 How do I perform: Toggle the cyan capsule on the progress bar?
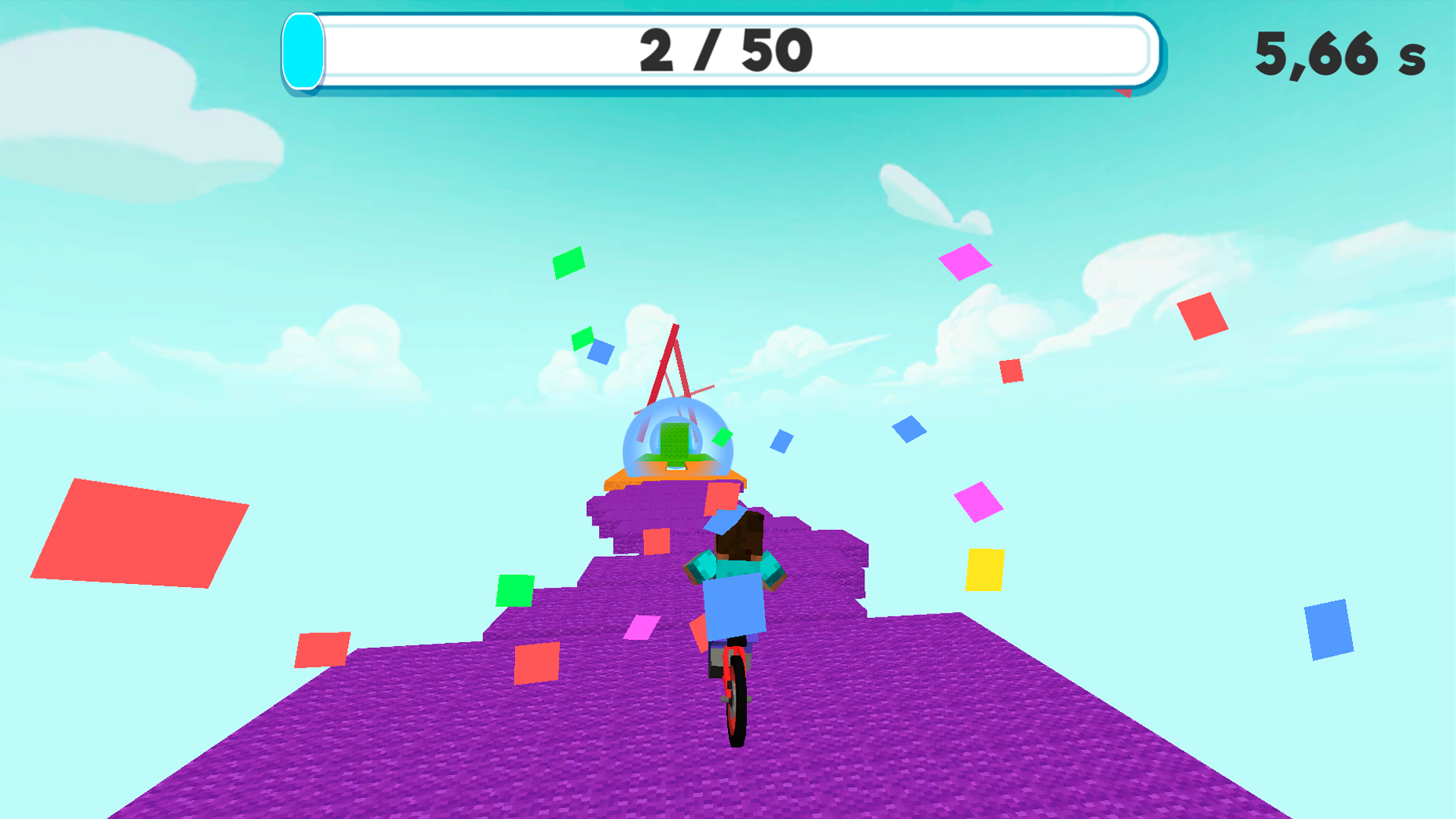pyautogui.click(x=303, y=52)
